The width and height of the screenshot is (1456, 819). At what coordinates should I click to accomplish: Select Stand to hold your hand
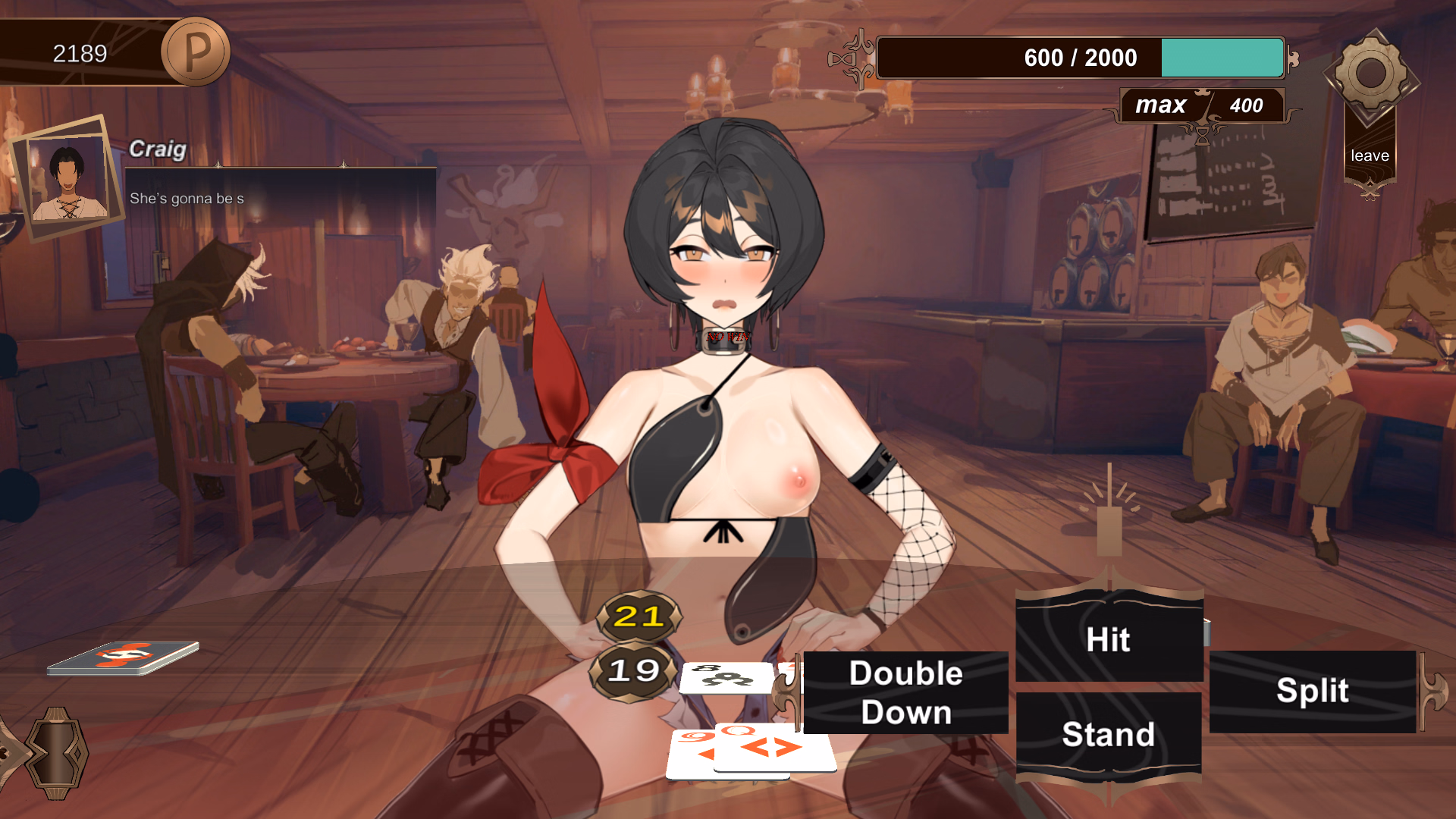pyautogui.click(x=1109, y=734)
